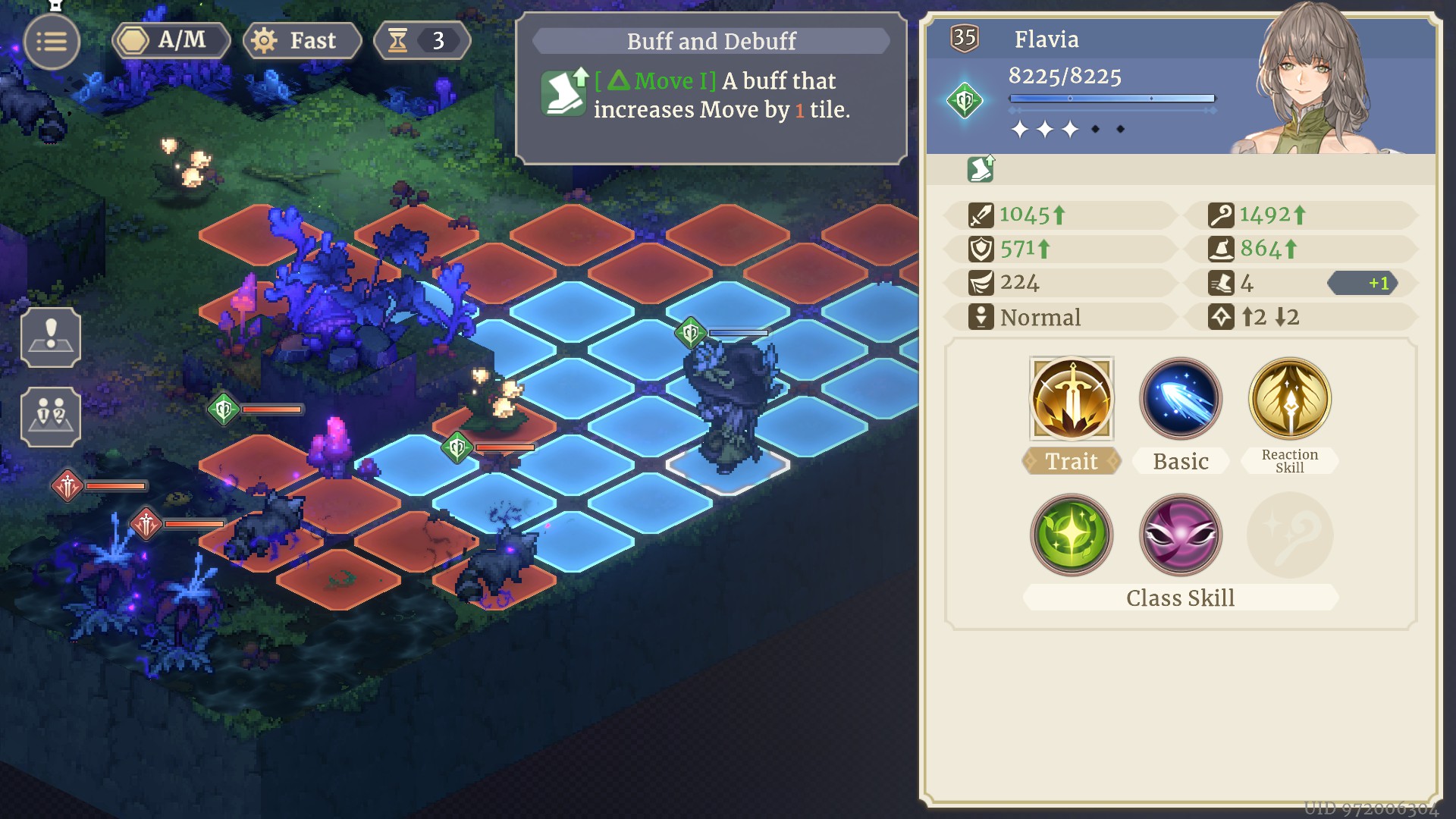1456x819 pixels.
Task: Change the Fast battle speed setting
Action: 302,40
